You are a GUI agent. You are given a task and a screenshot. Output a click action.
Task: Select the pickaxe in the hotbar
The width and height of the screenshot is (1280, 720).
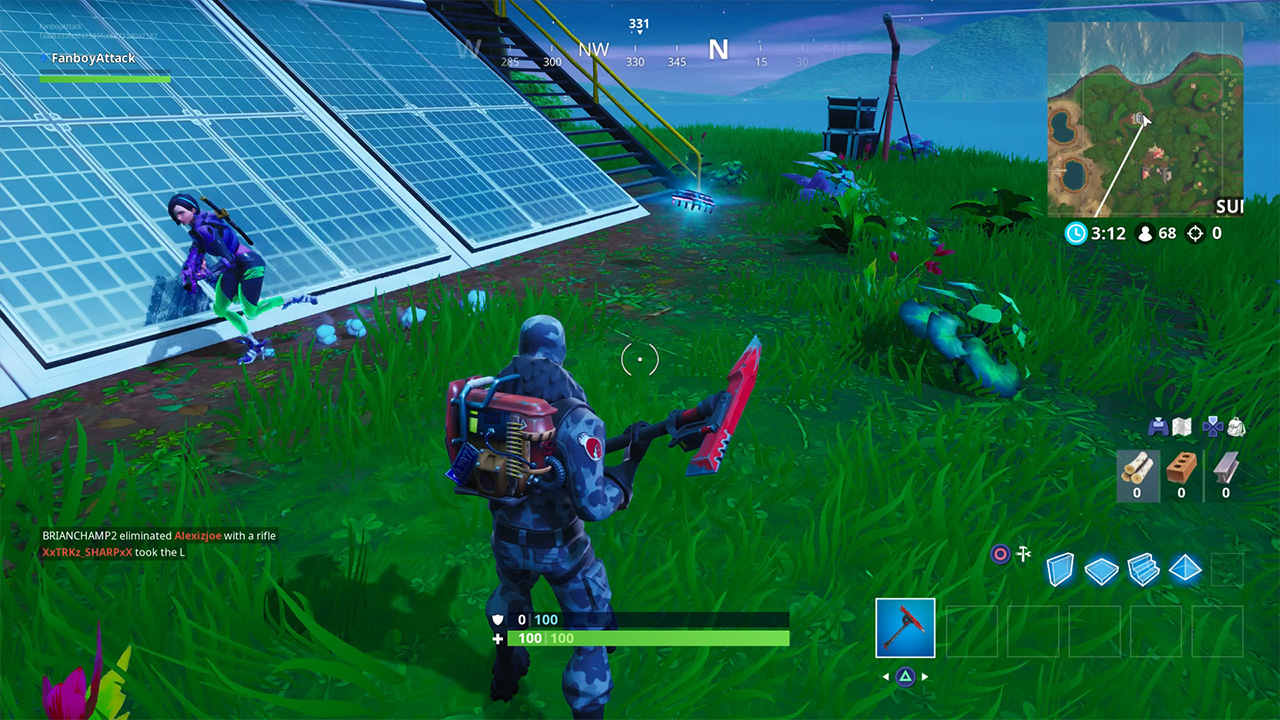(905, 628)
